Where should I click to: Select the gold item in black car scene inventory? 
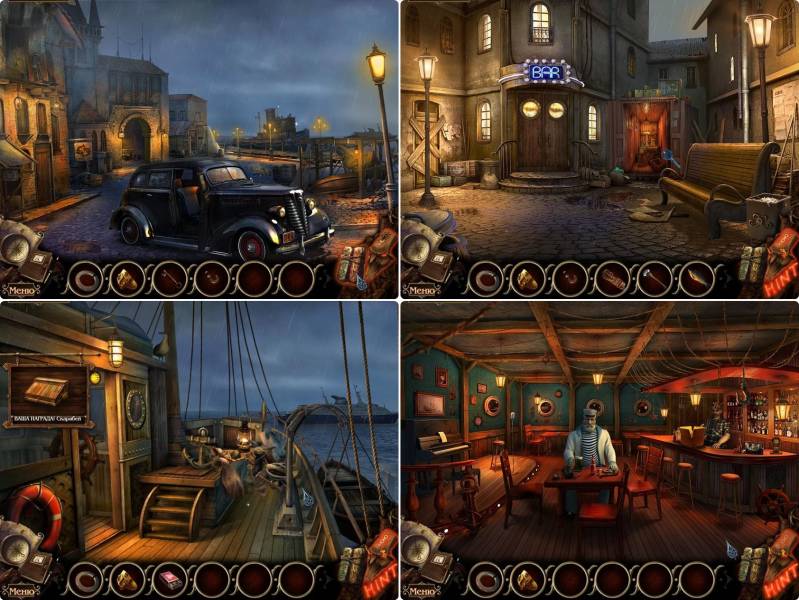point(127,279)
